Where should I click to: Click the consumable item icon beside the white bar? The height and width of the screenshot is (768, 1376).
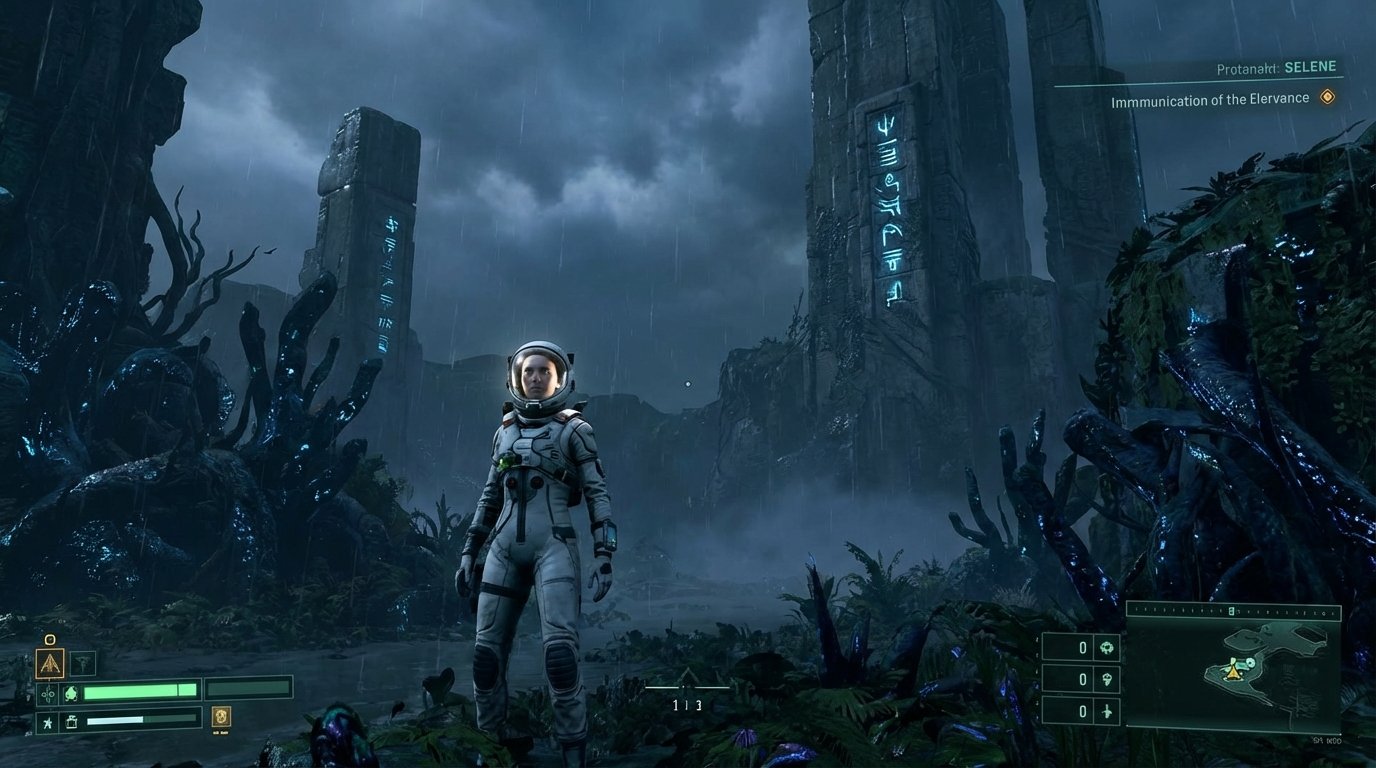tap(71, 721)
